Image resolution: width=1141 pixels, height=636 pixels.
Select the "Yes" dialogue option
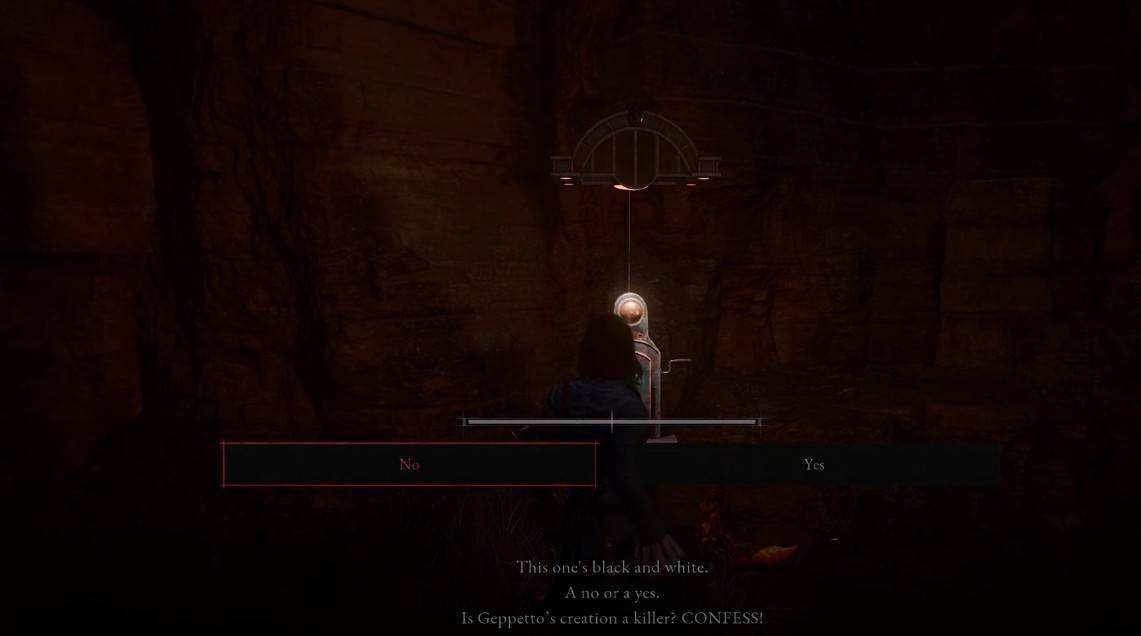pyautogui.click(x=814, y=464)
